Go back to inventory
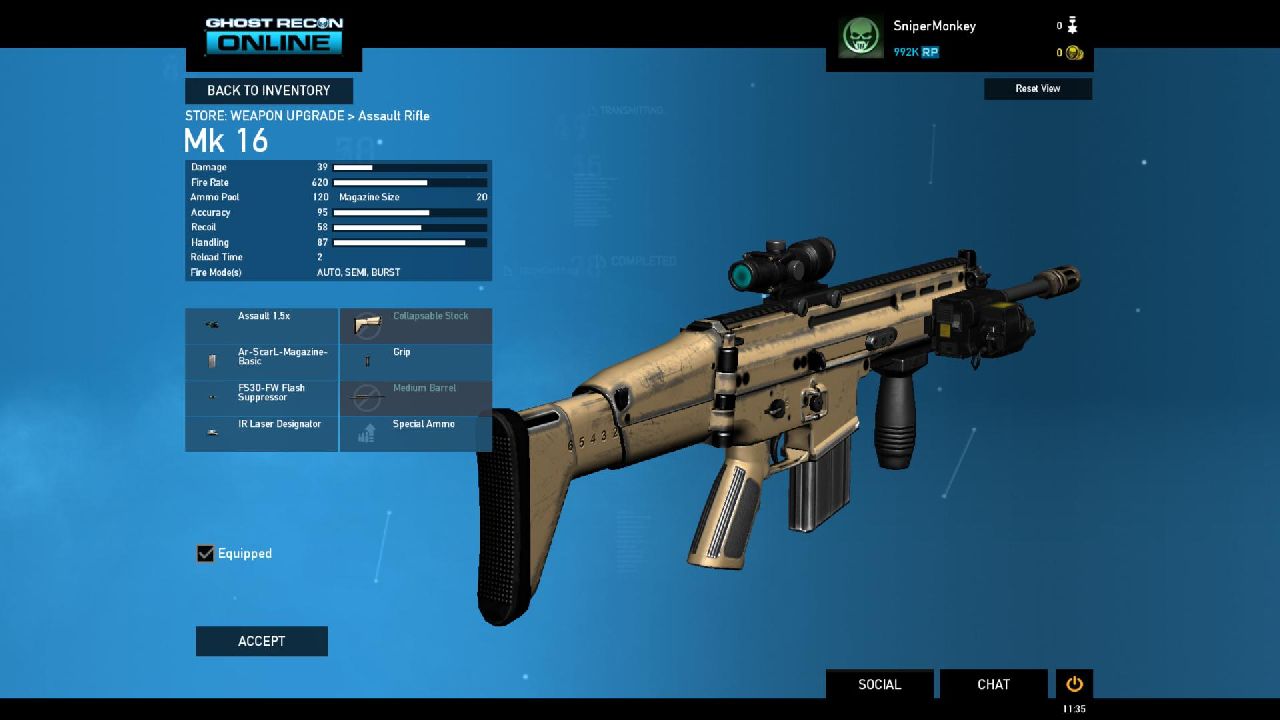 pos(268,91)
